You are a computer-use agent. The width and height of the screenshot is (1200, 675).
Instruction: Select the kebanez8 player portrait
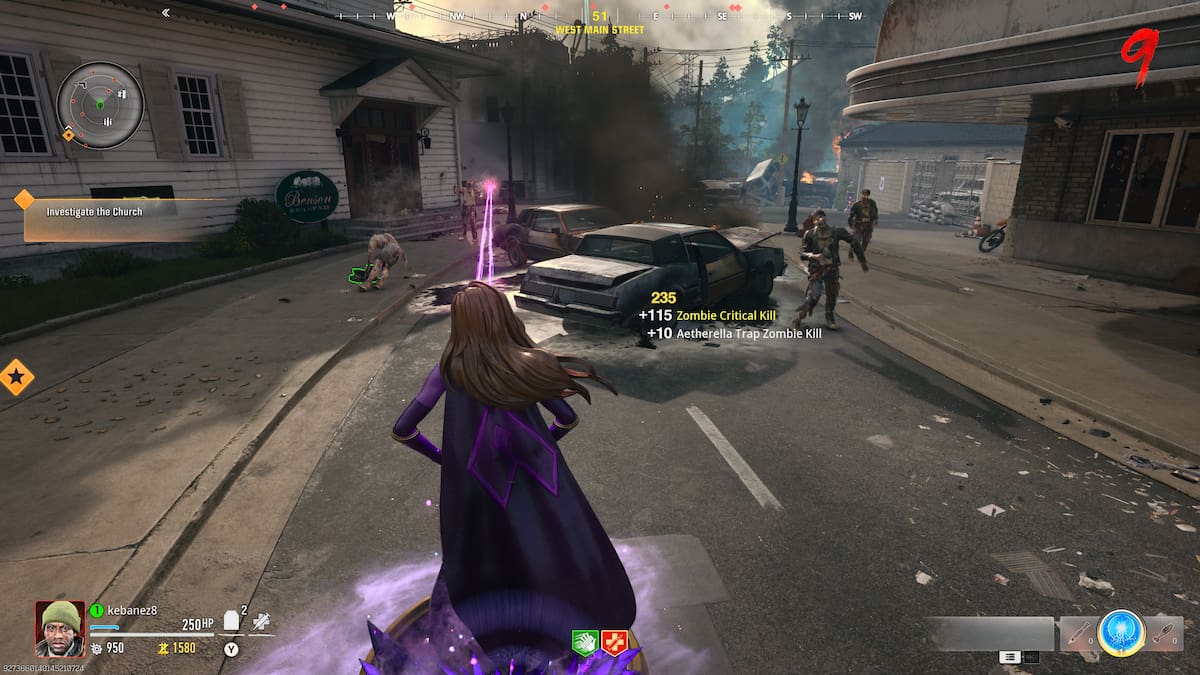(x=60, y=627)
